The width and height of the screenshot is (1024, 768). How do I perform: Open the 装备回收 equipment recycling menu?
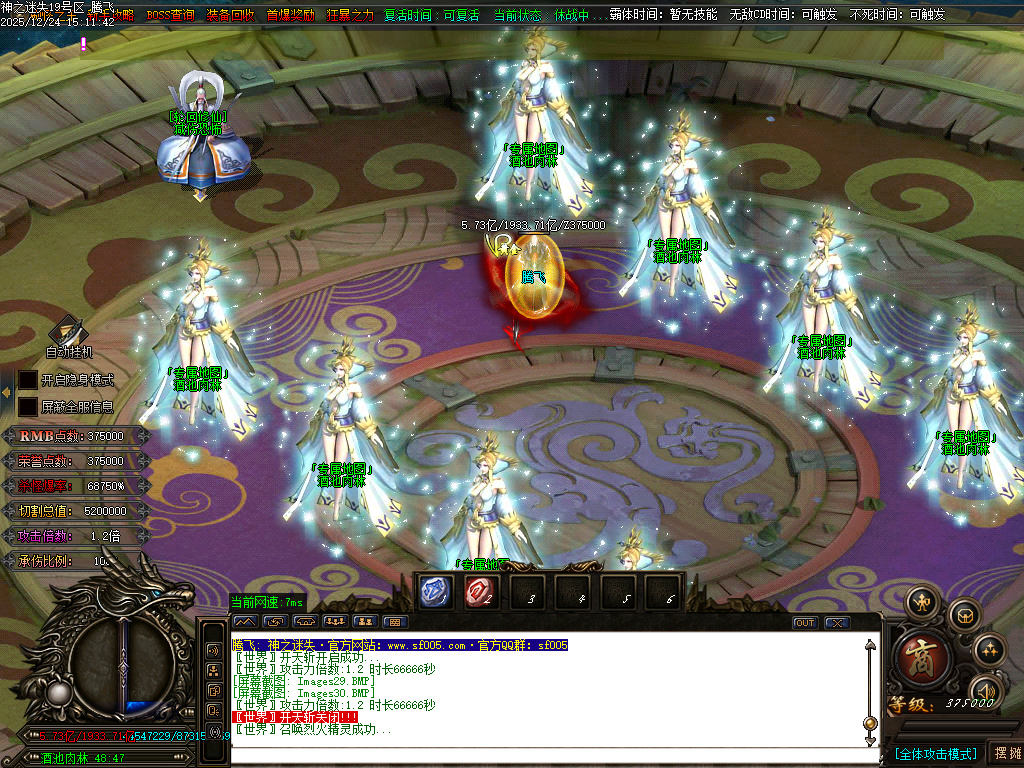pos(229,15)
